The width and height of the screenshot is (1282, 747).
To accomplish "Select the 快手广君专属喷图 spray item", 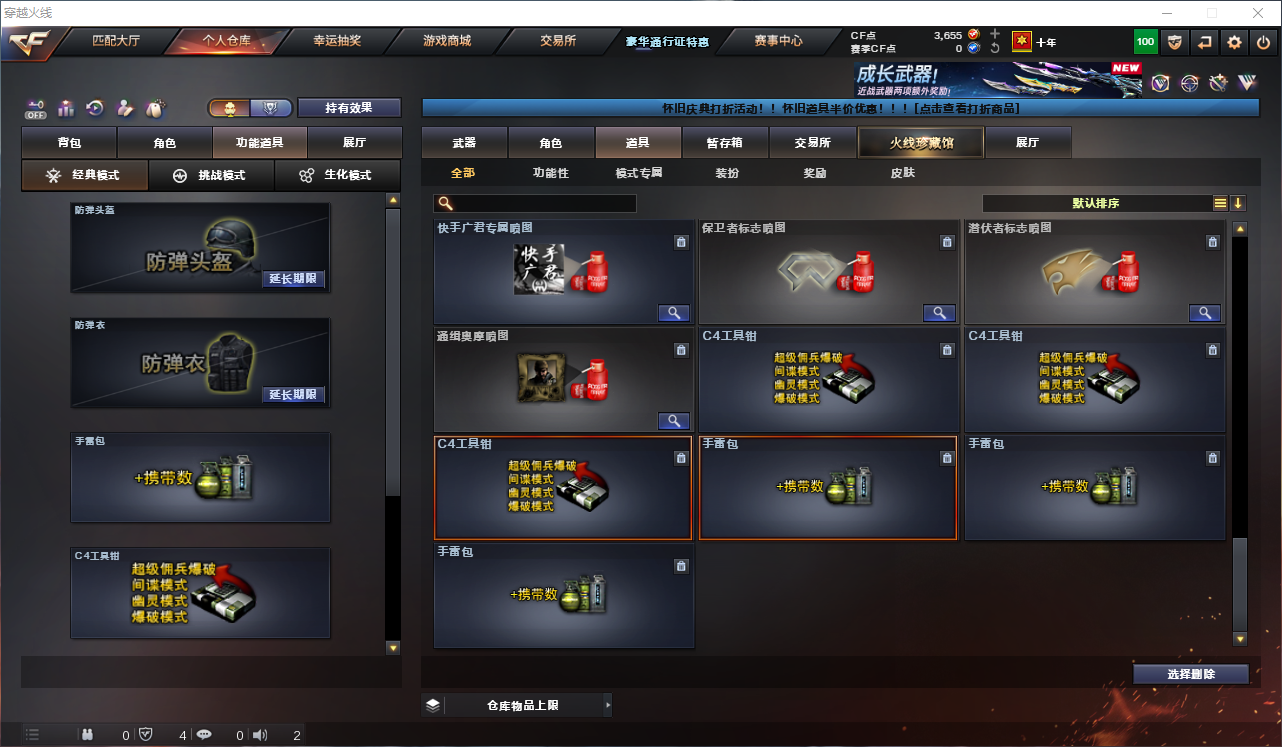I will coord(563,271).
